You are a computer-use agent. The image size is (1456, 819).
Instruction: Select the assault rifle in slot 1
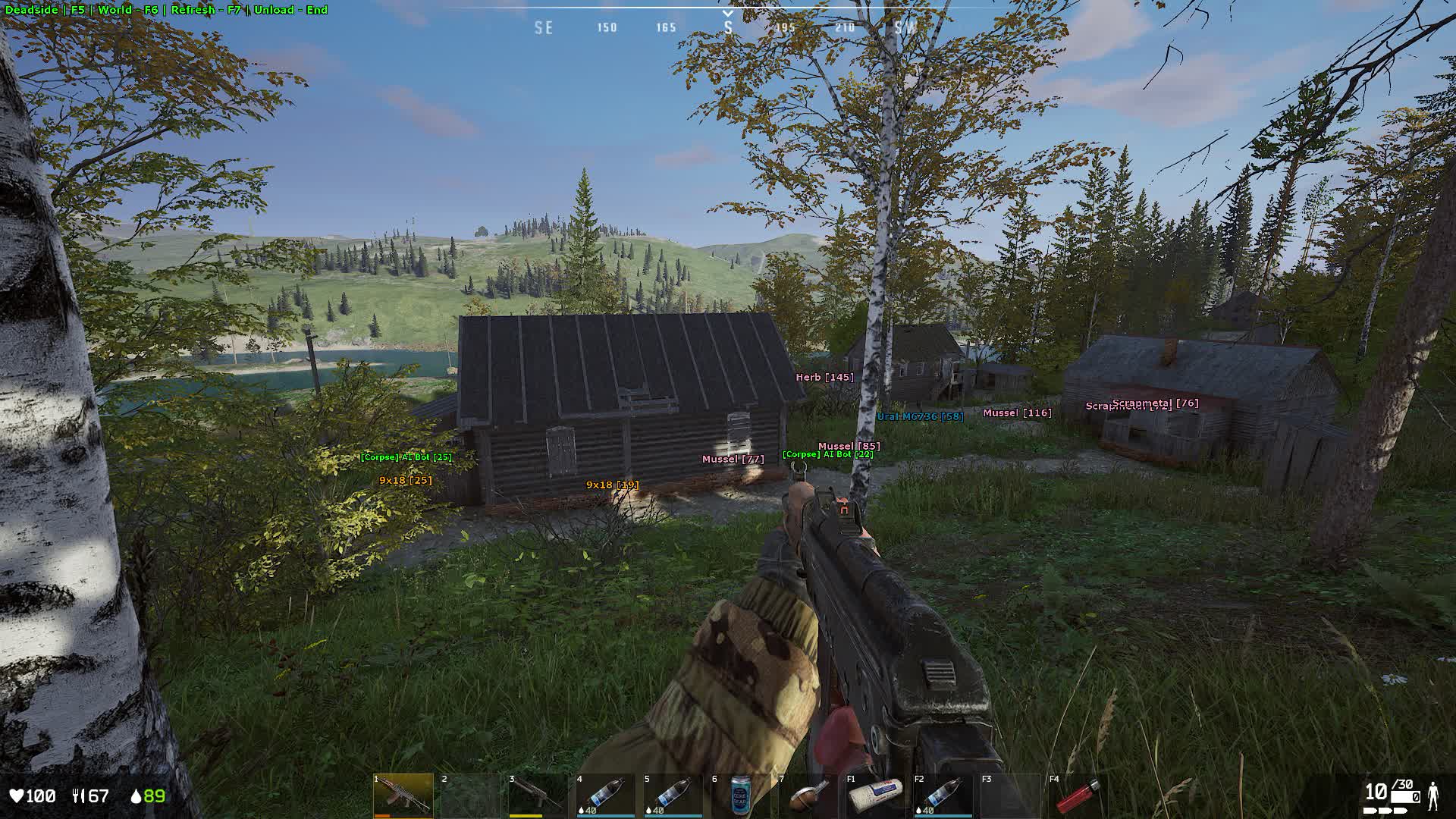coord(403,795)
